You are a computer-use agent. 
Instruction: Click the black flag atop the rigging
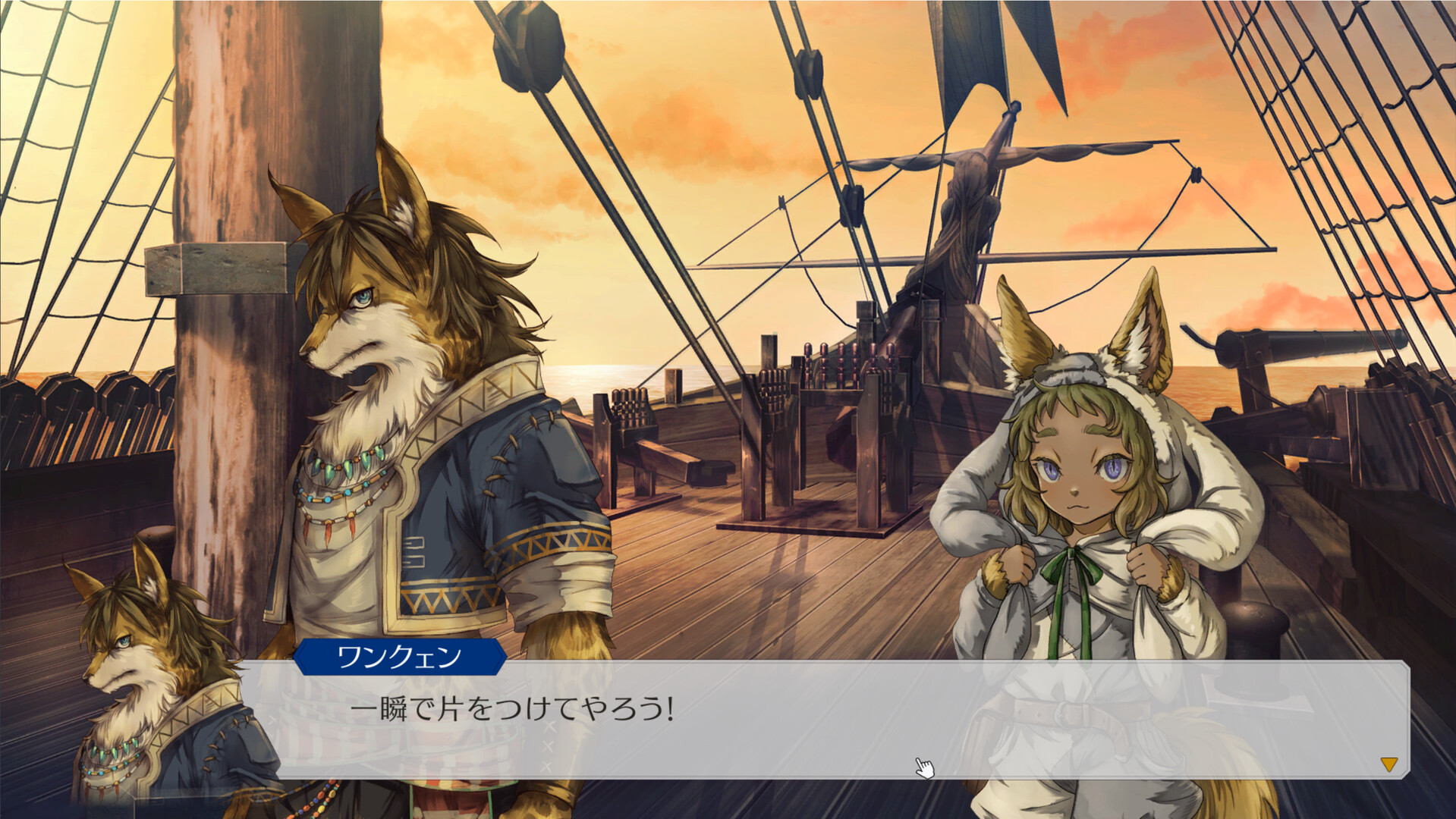coord(979,45)
